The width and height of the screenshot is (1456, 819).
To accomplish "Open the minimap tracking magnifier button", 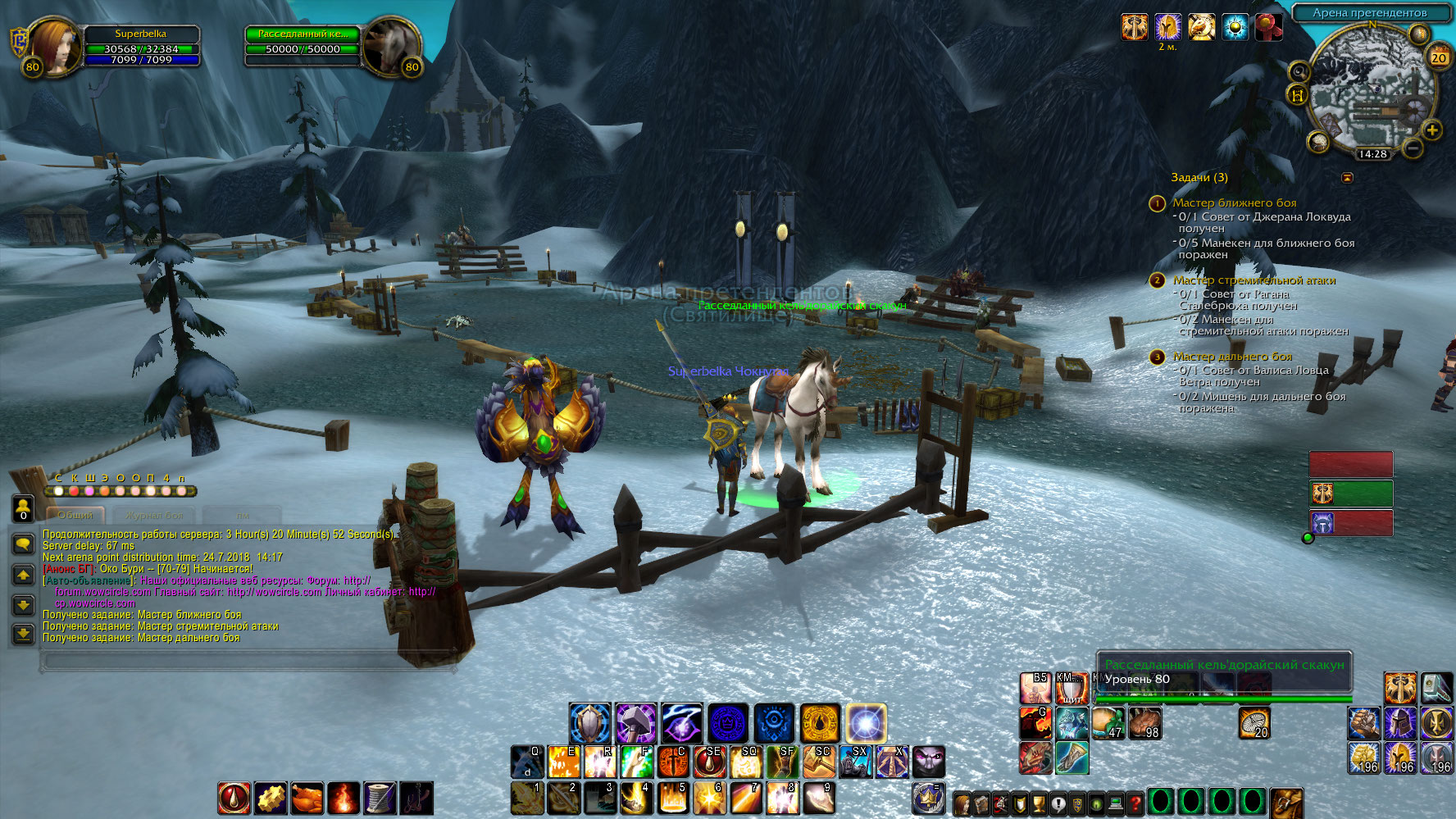I will pos(1299,72).
